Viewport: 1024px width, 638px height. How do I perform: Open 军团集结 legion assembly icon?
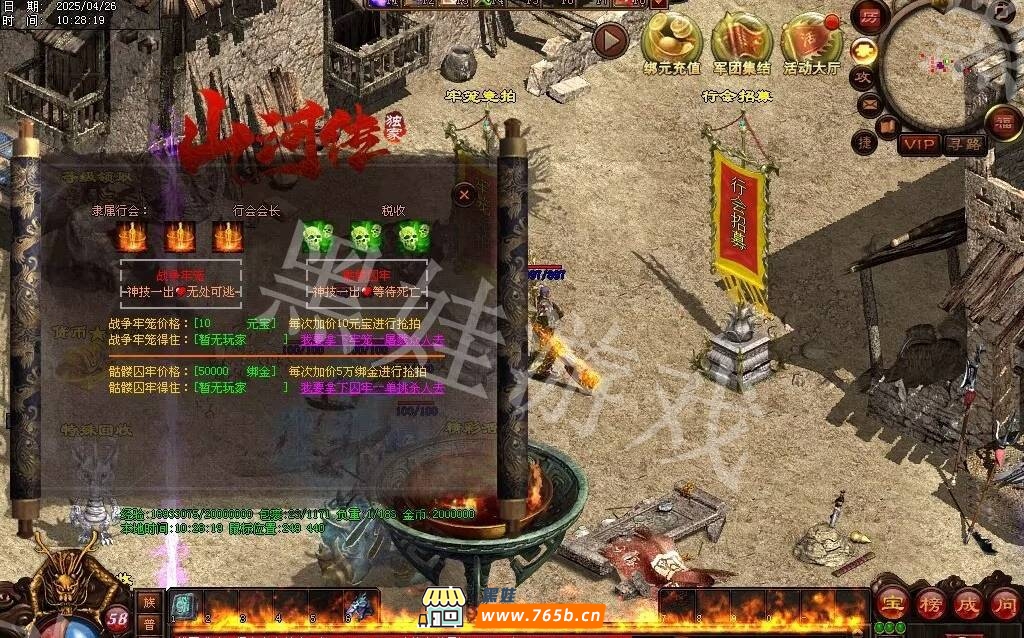click(x=742, y=42)
